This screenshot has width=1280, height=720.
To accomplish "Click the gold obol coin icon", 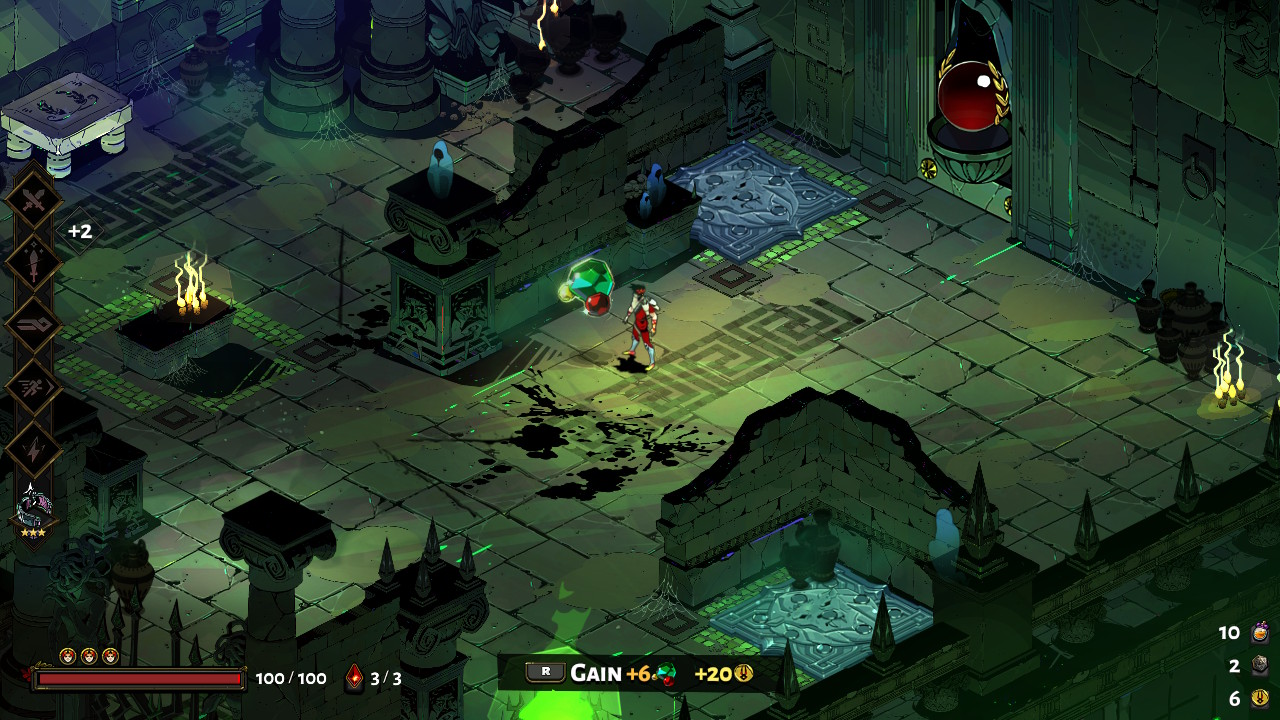I will coord(1259,698).
